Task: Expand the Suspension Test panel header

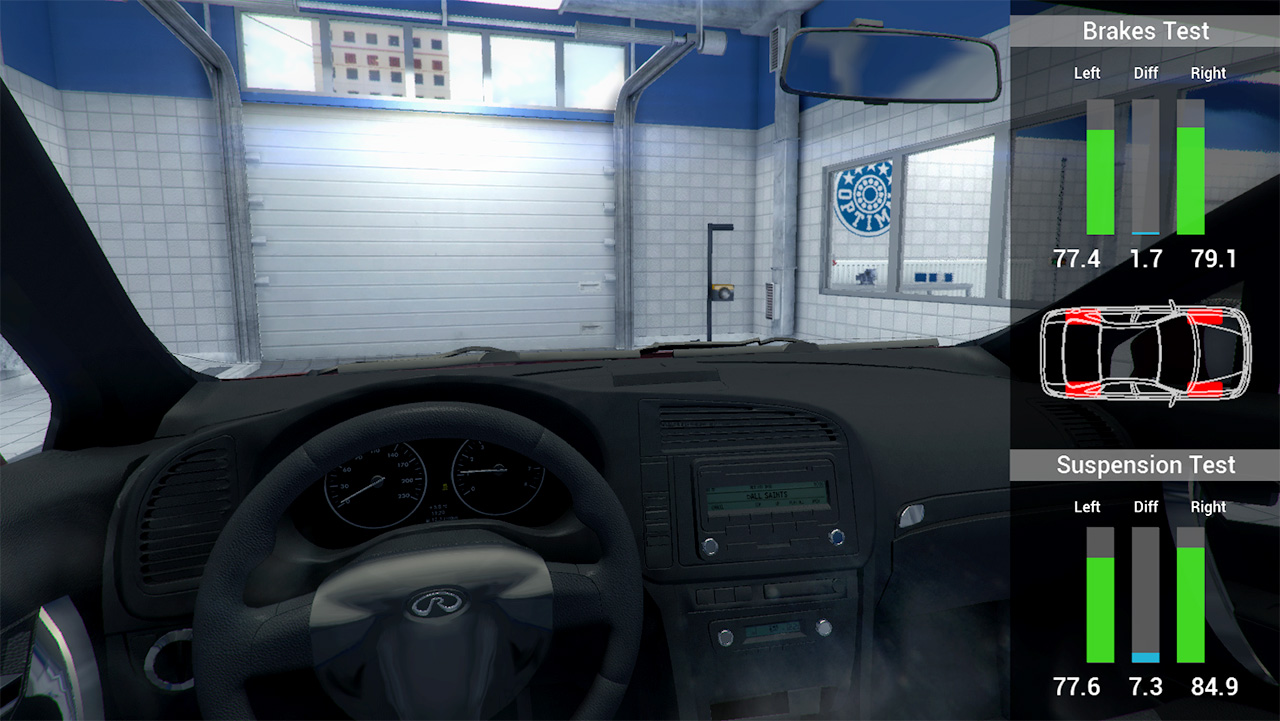Action: click(1146, 465)
